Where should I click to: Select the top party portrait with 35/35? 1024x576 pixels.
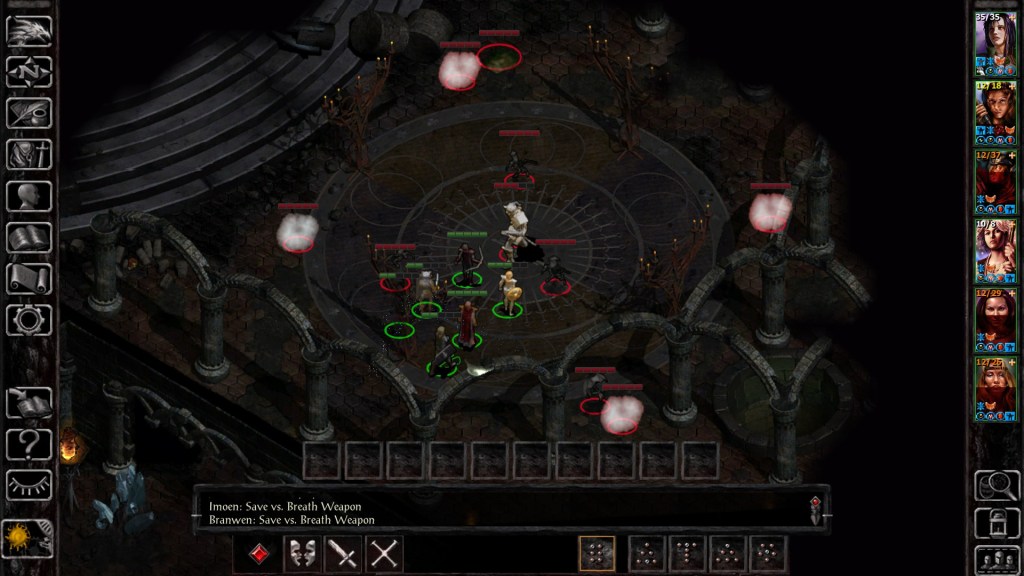pyautogui.click(x=995, y=43)
